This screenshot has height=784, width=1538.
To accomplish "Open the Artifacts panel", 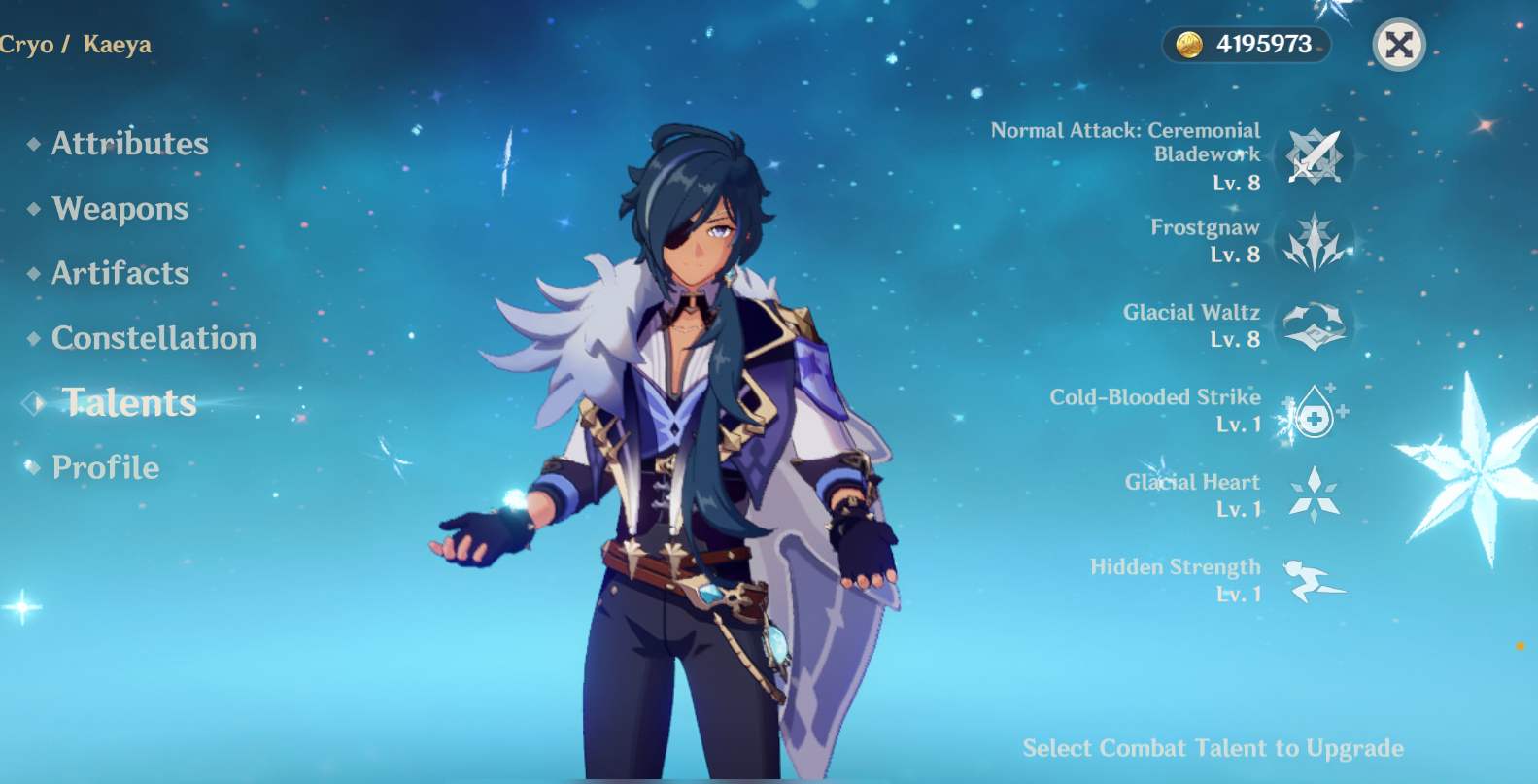I will click(120, 273).
